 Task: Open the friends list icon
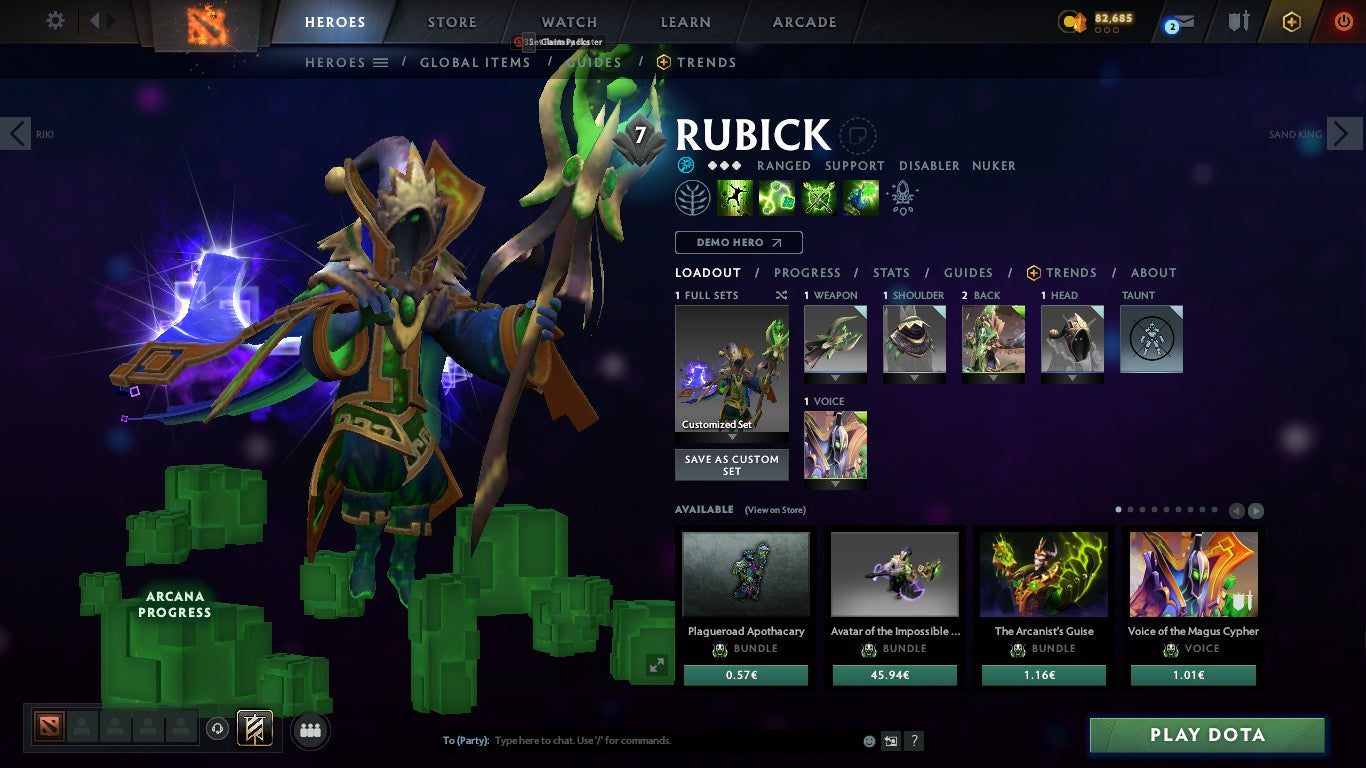pos(310,730)
